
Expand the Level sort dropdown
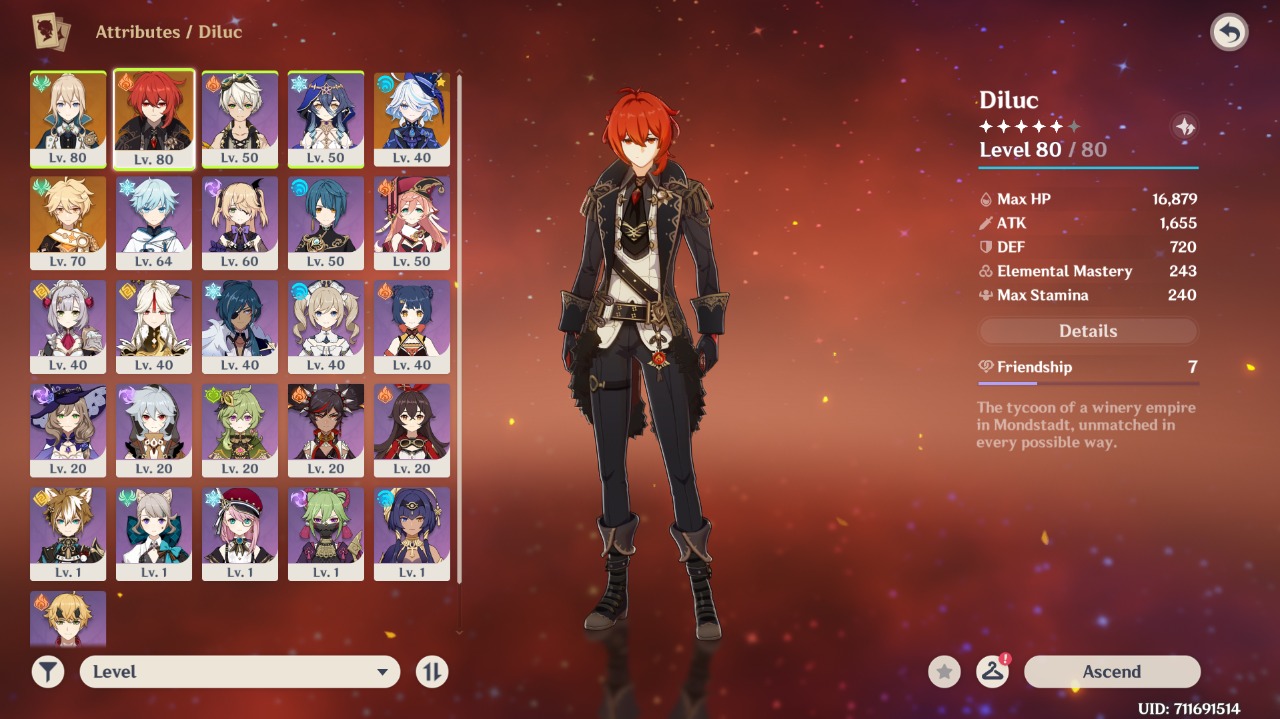pos(240,672)
